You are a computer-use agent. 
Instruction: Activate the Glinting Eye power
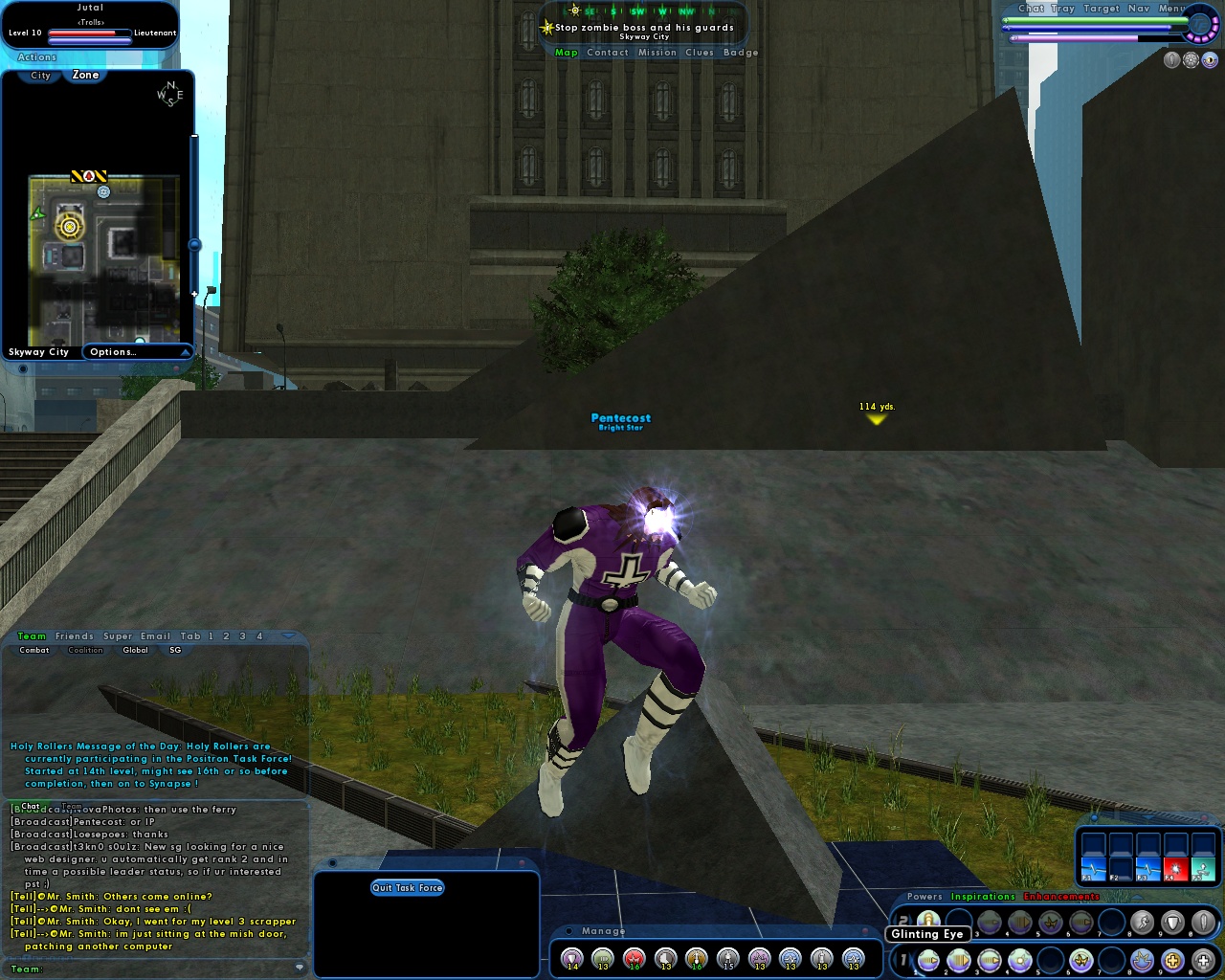(928, 921)
